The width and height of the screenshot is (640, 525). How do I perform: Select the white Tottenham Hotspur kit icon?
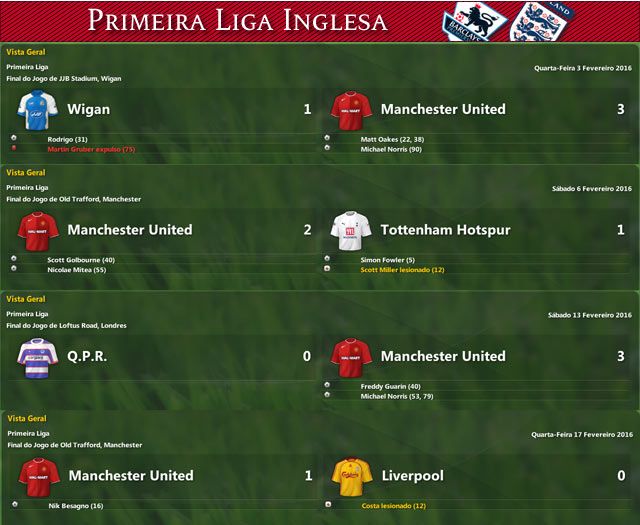pos(351,230)
